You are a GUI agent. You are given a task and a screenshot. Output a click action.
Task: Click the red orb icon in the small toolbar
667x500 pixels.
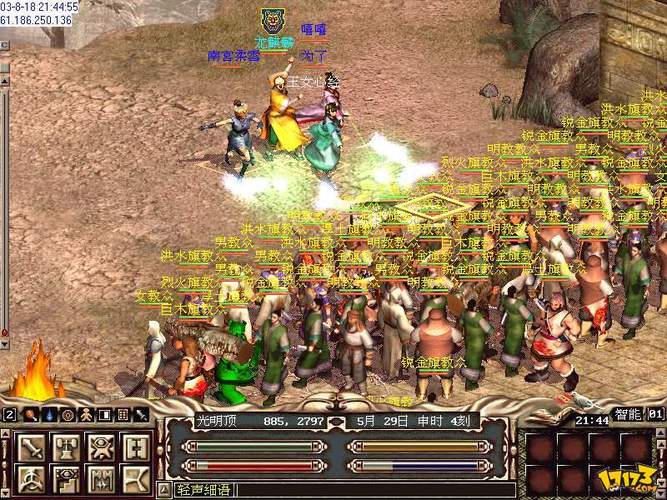click(x=30, y=414)
